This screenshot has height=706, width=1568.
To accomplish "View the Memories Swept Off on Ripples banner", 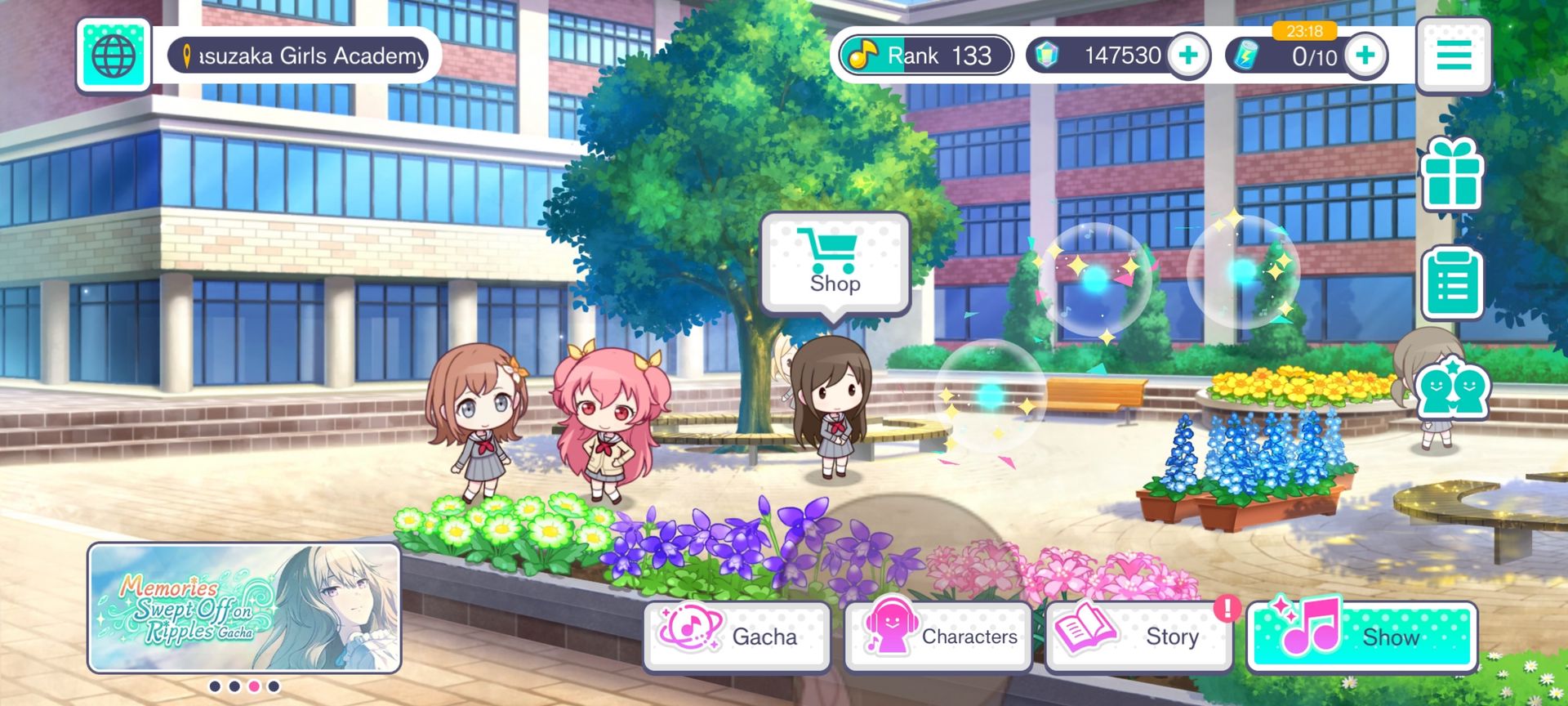I will tap(244, 607).
